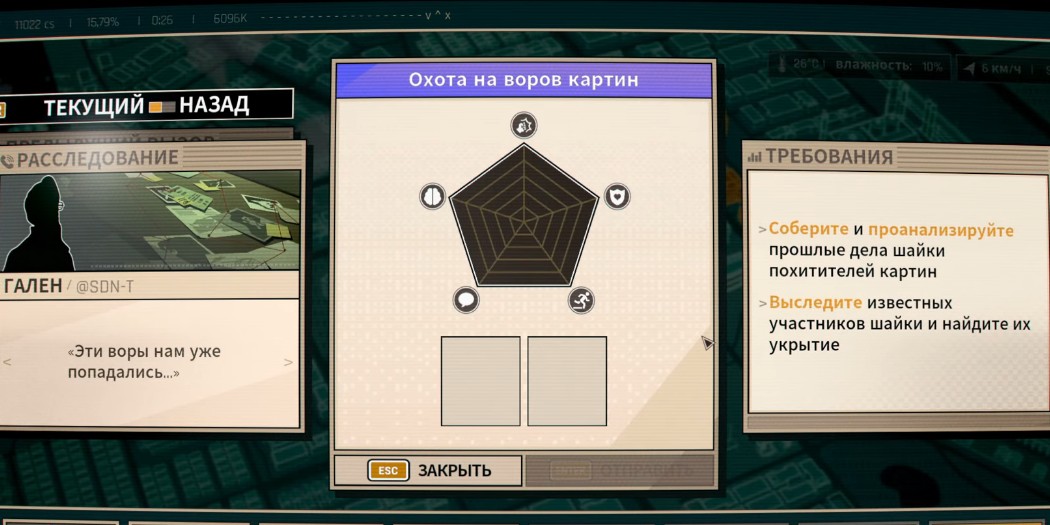Close the mission panel with ЗАКРЫТЬ

click(x=428, y=470)
